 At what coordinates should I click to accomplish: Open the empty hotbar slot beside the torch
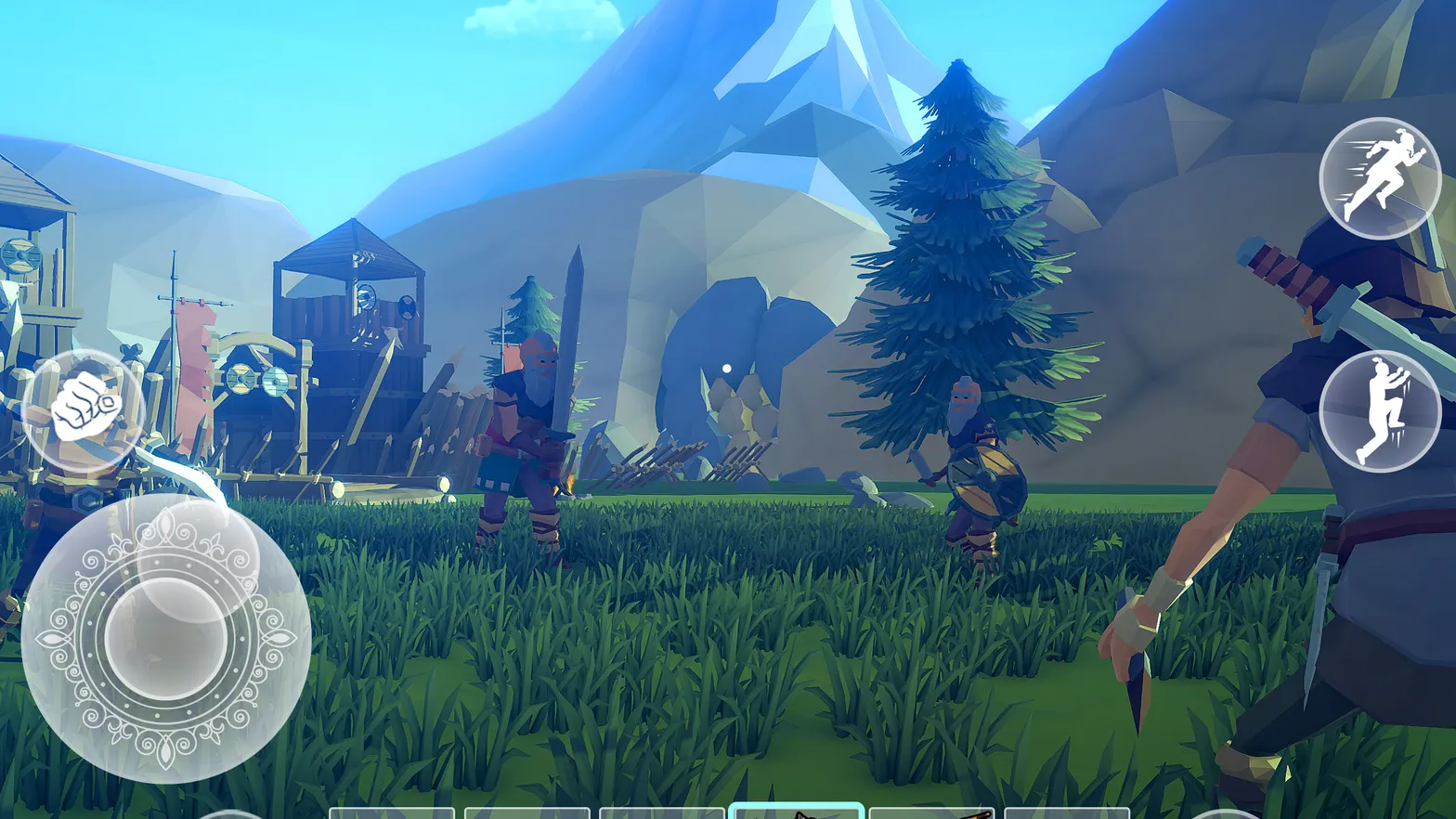click(x=1068, y=812)
